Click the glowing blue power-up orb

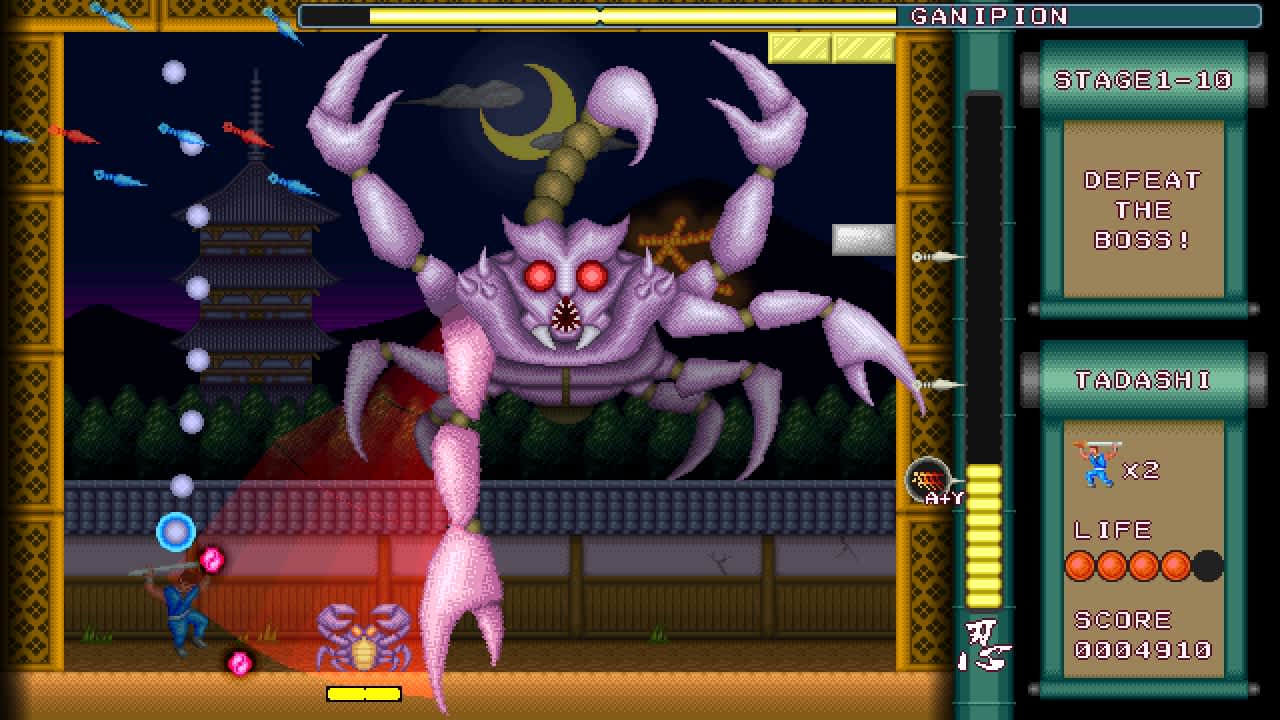click(176, 534)
